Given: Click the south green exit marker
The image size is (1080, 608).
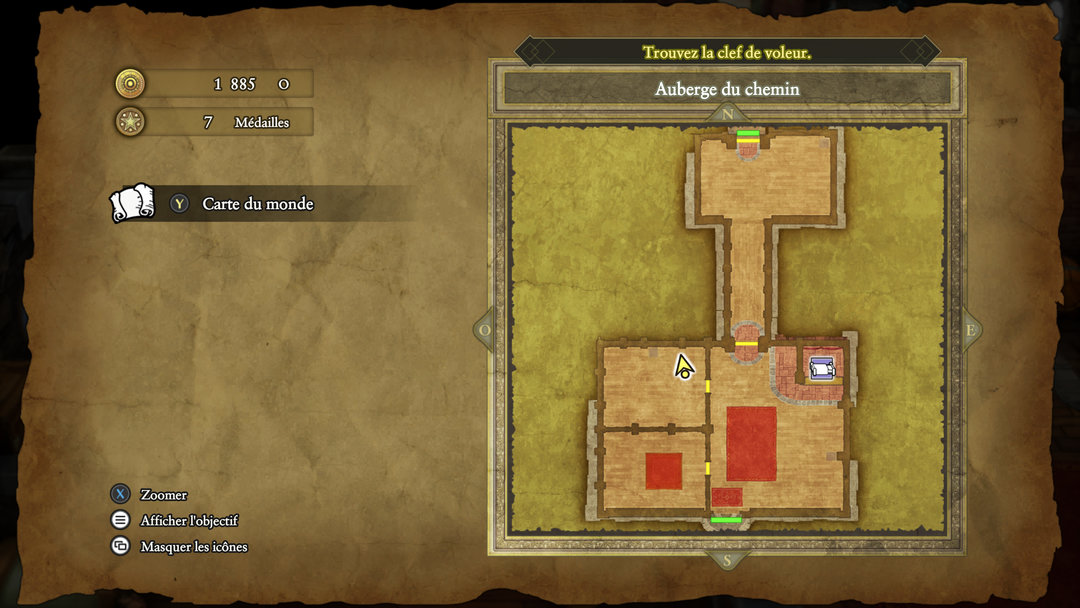Looking at the screenshot, I should point(726,520).
